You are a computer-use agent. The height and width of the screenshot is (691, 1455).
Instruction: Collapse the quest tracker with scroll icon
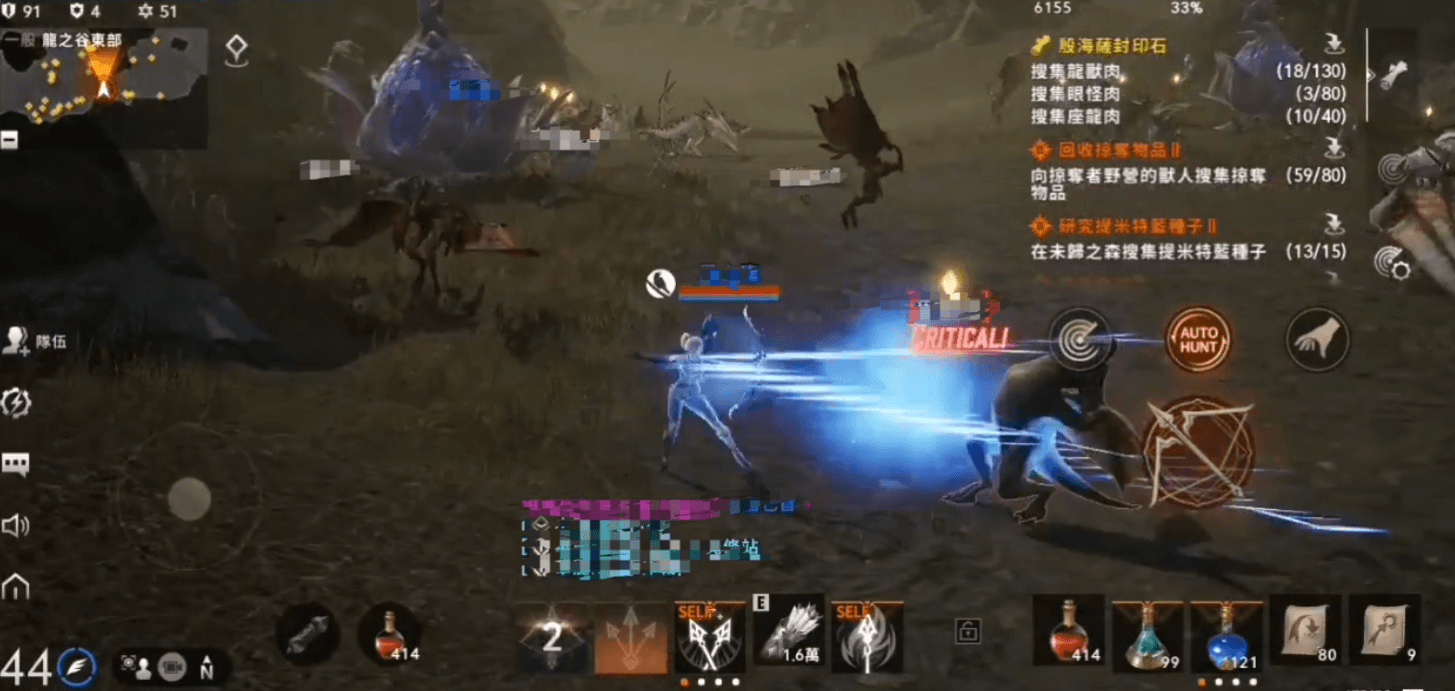1395,72
